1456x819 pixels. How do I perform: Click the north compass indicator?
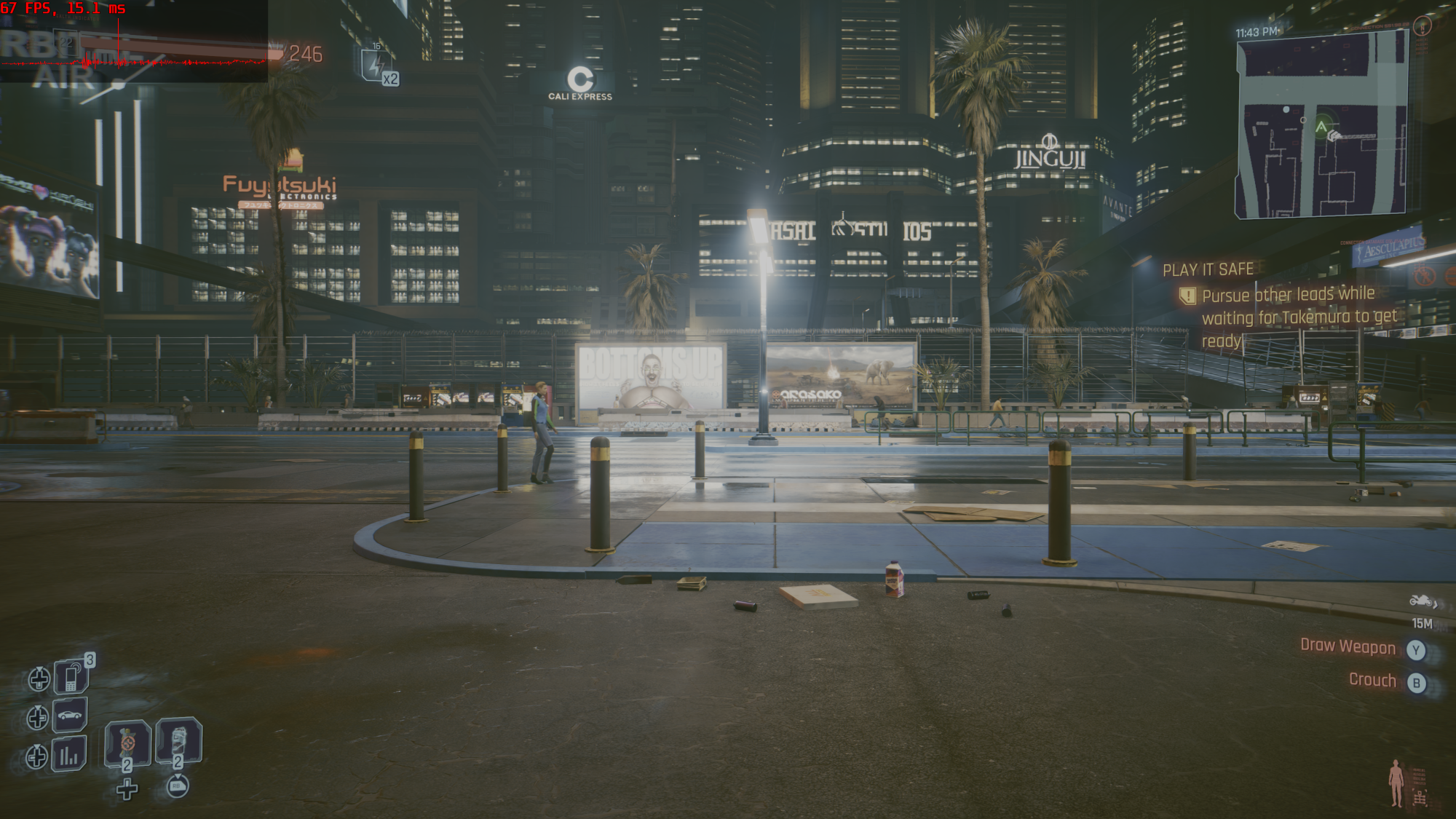pos(1422,27)
